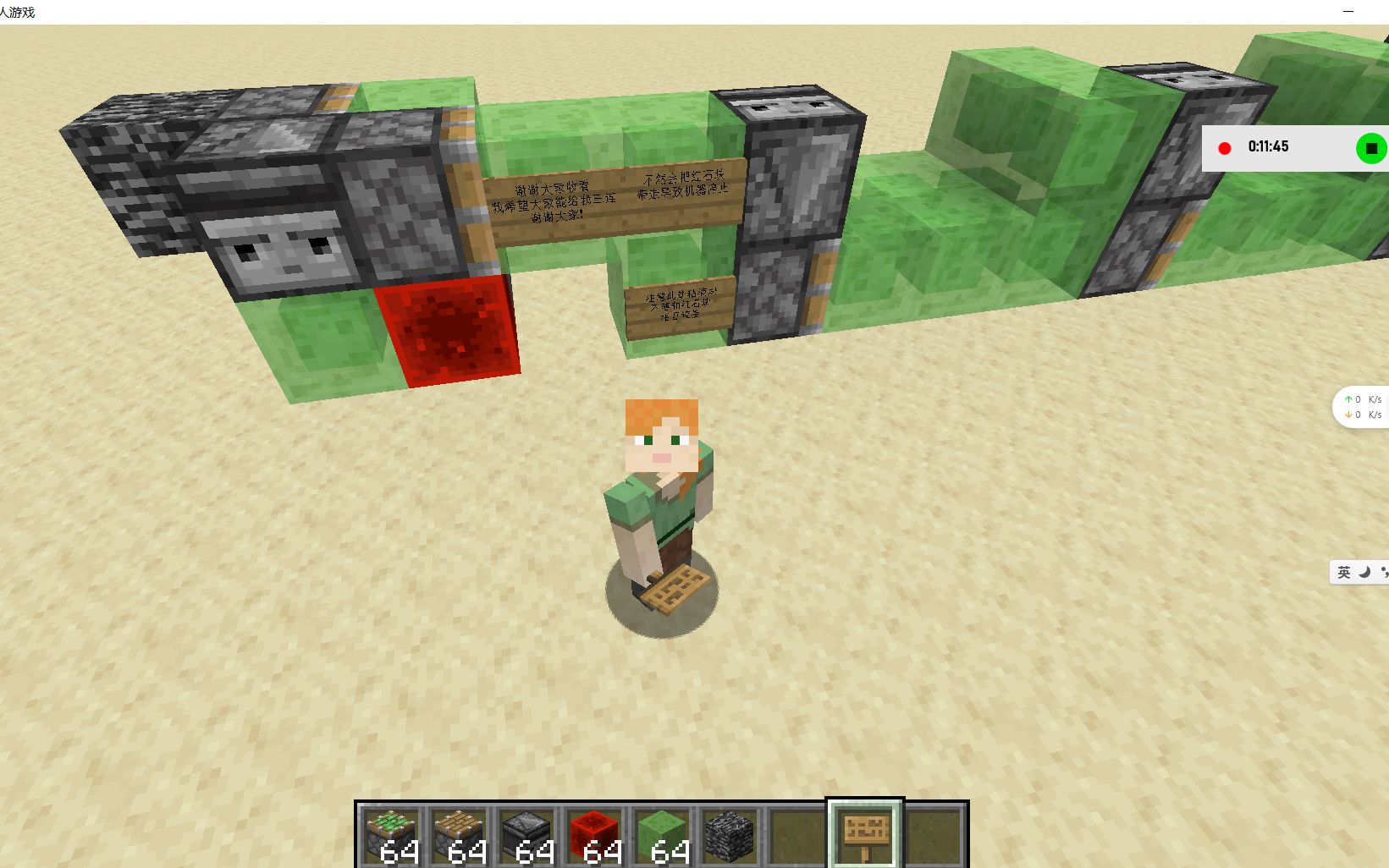Click the red recording indicator dot
This screenshot has height=868, width=1389.
(1225, 146)
